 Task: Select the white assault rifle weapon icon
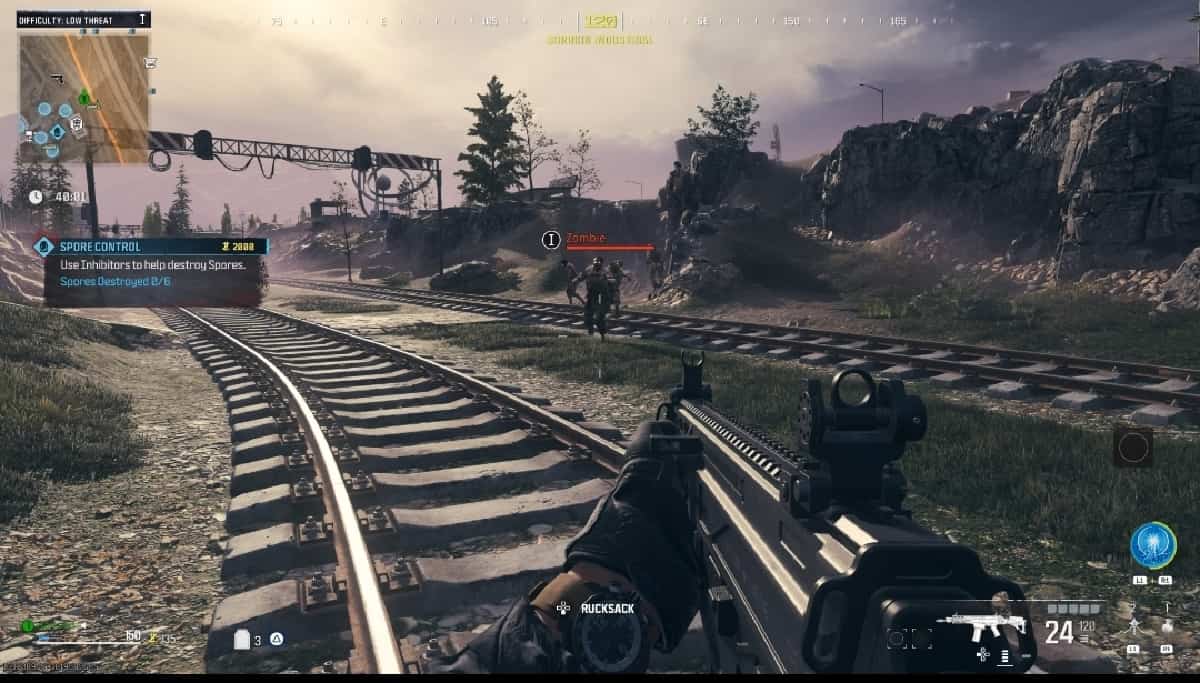pos(981,627)
